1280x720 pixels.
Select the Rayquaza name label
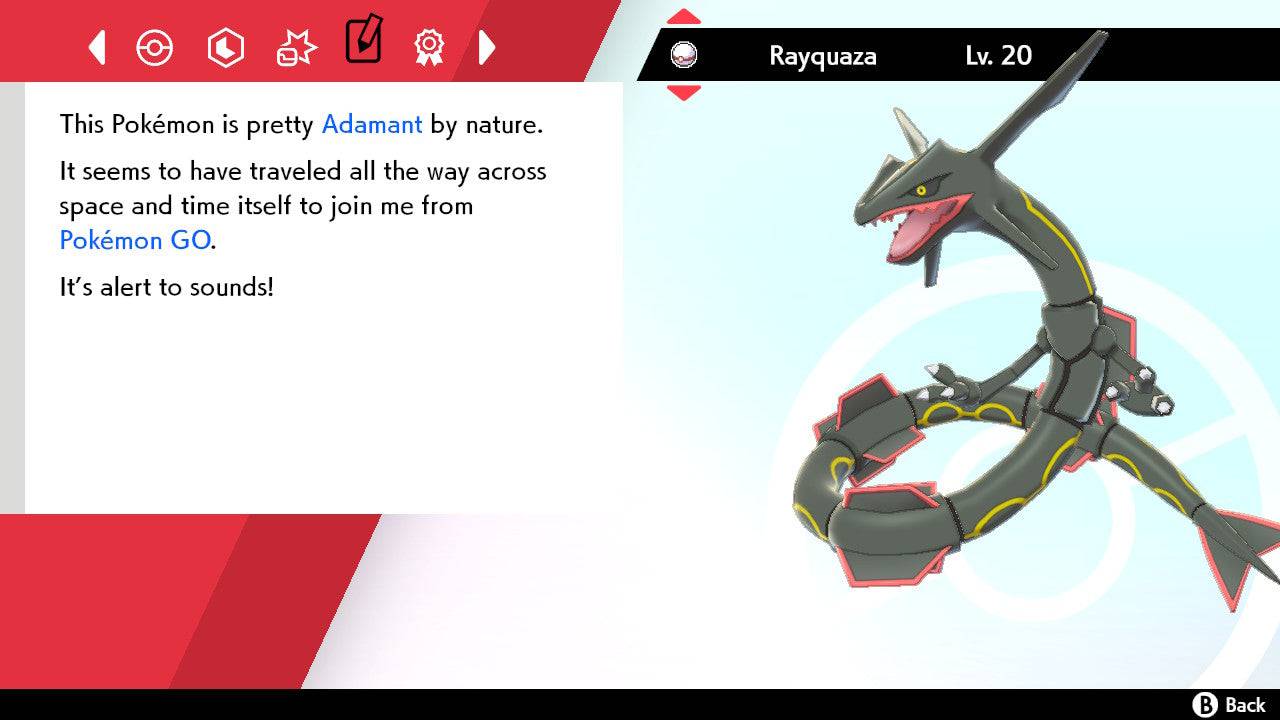click(822, 57)
